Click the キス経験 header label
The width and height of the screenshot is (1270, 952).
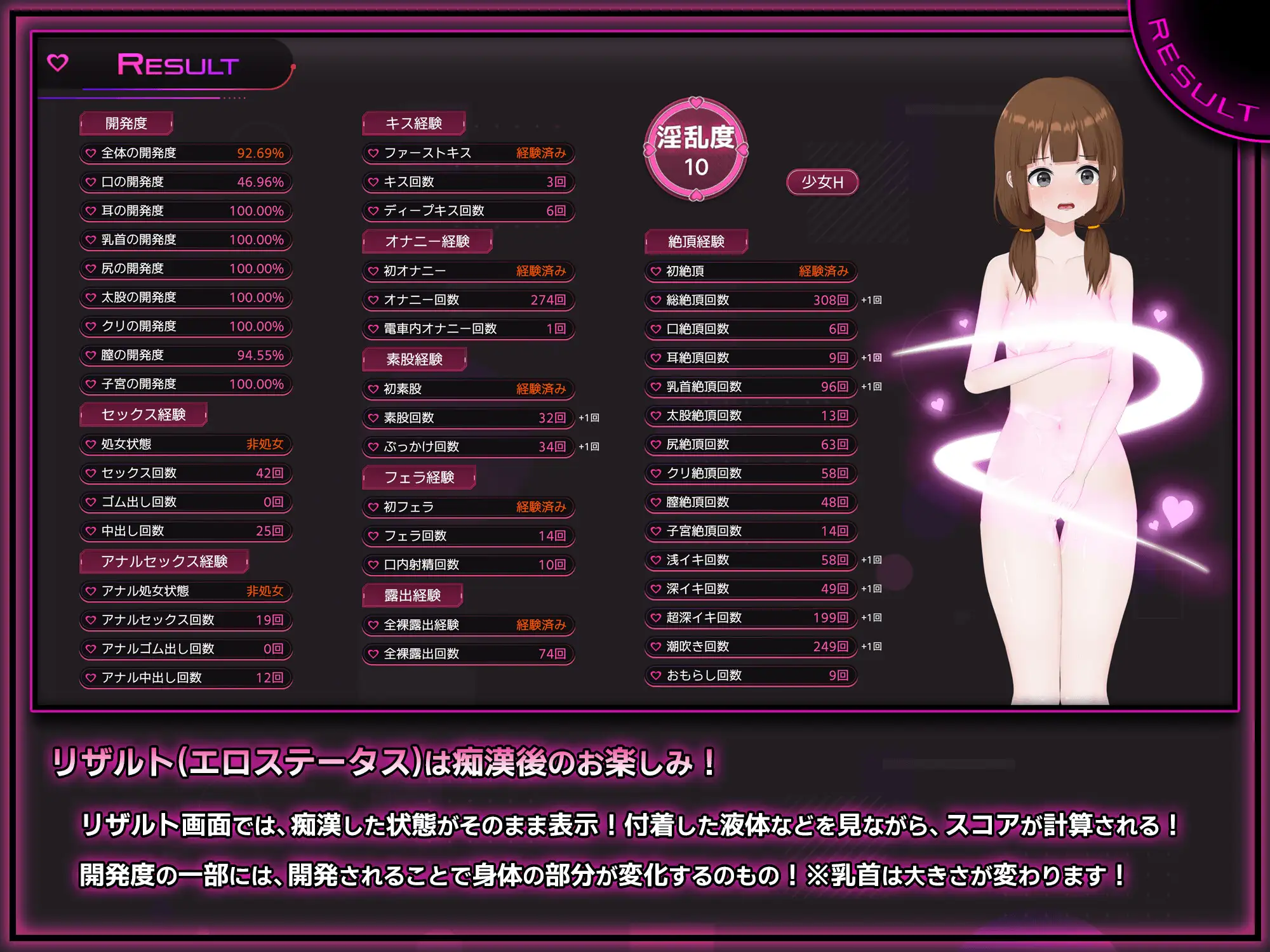click(x=413, y=124)
